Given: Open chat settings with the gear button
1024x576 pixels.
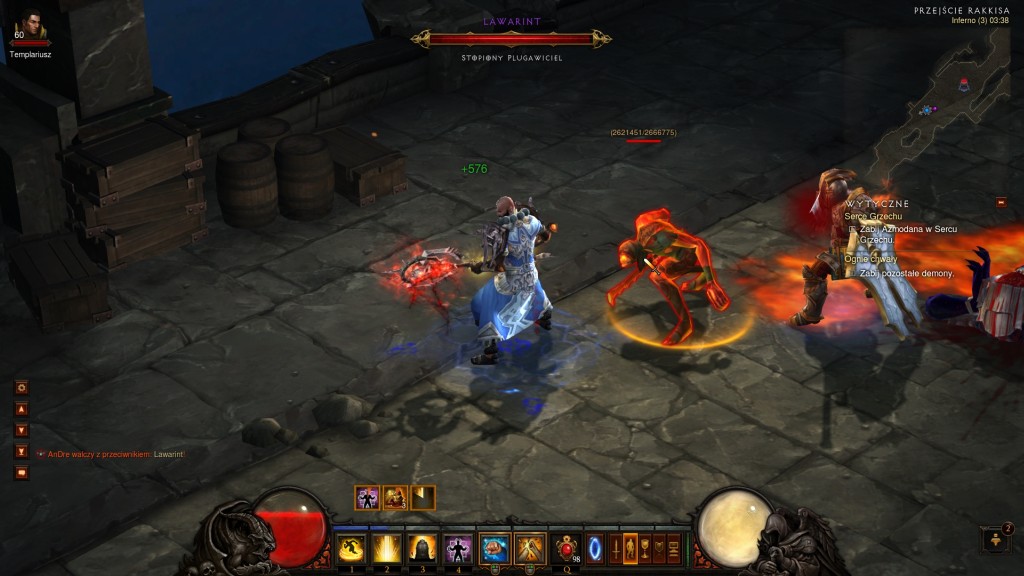Looking at the screenshot, I should pyautogui.click(x=22, y=387).
